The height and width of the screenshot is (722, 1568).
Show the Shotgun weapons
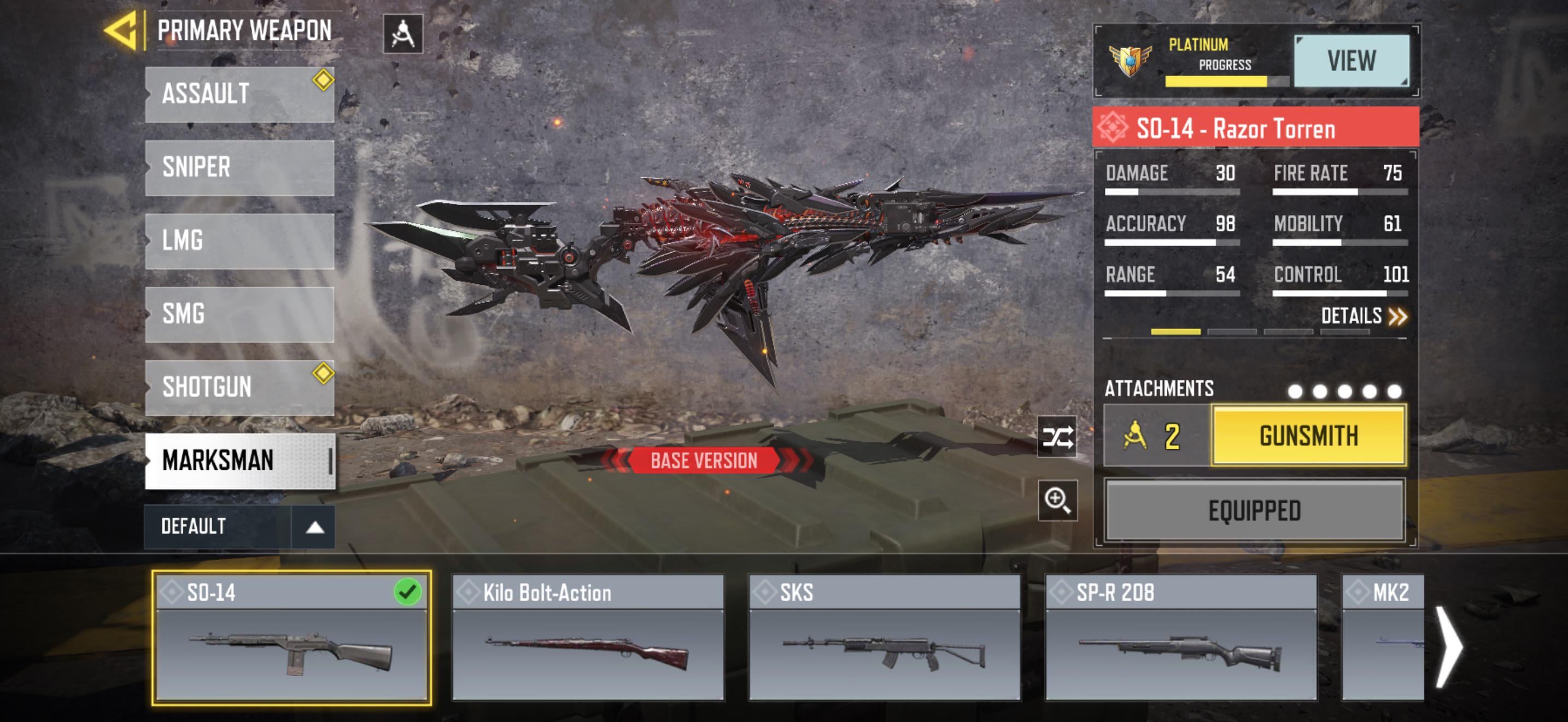pyautogui.click(x=239, y=387)
